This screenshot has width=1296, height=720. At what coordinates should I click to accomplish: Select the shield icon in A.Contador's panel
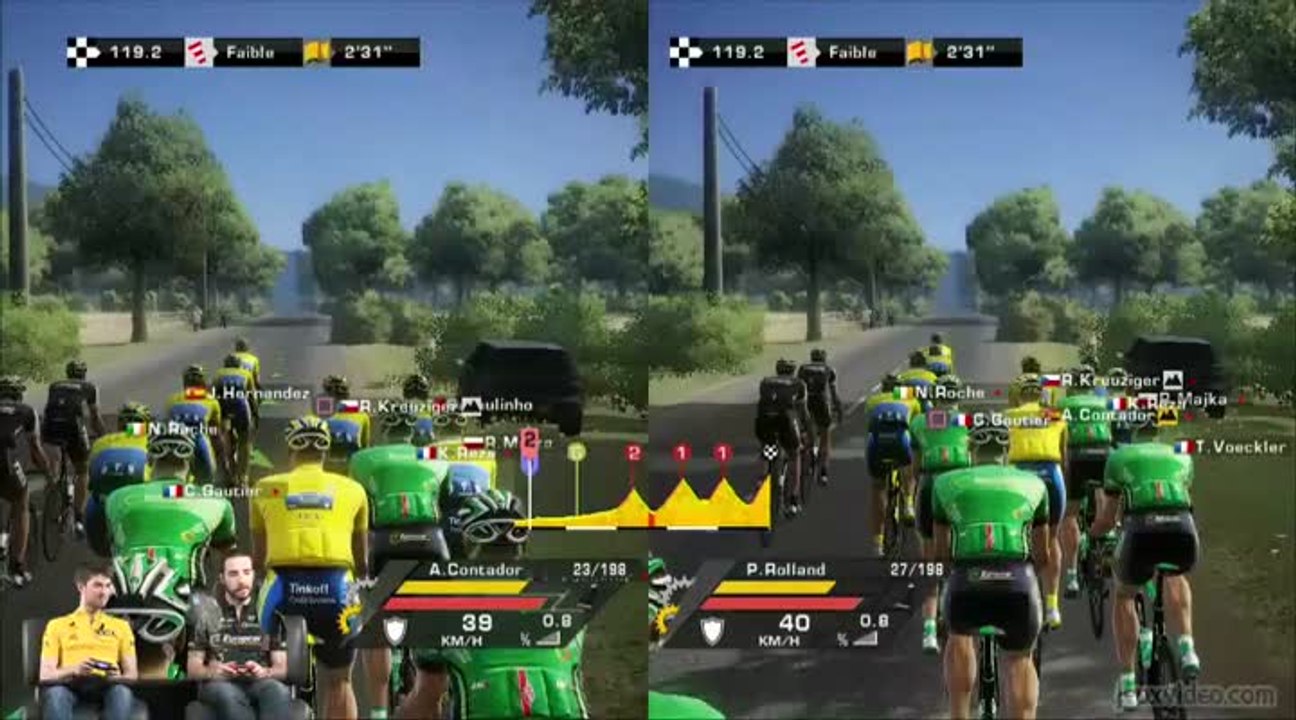point(396,630)
